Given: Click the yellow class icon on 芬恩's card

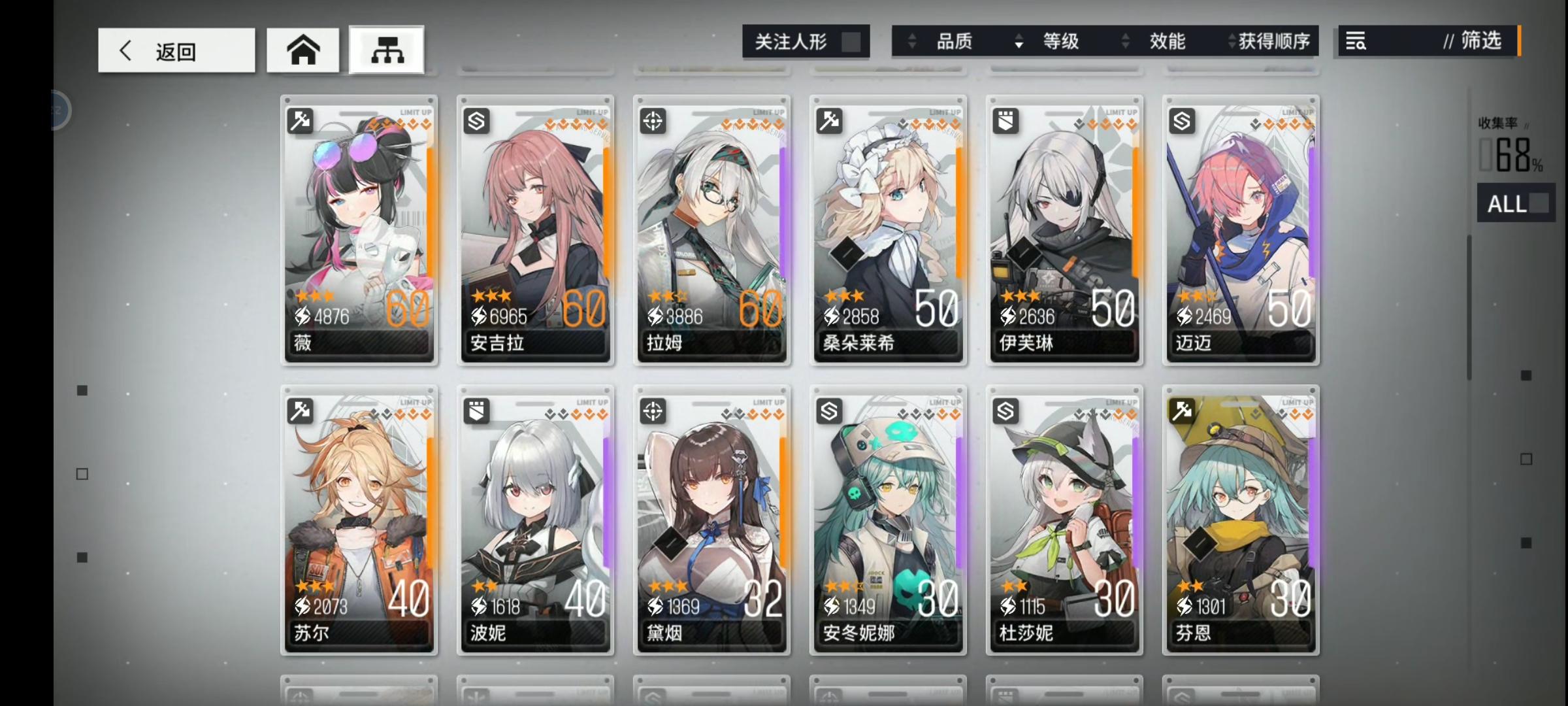Looking at the screenshot, I should (1182, 411).
